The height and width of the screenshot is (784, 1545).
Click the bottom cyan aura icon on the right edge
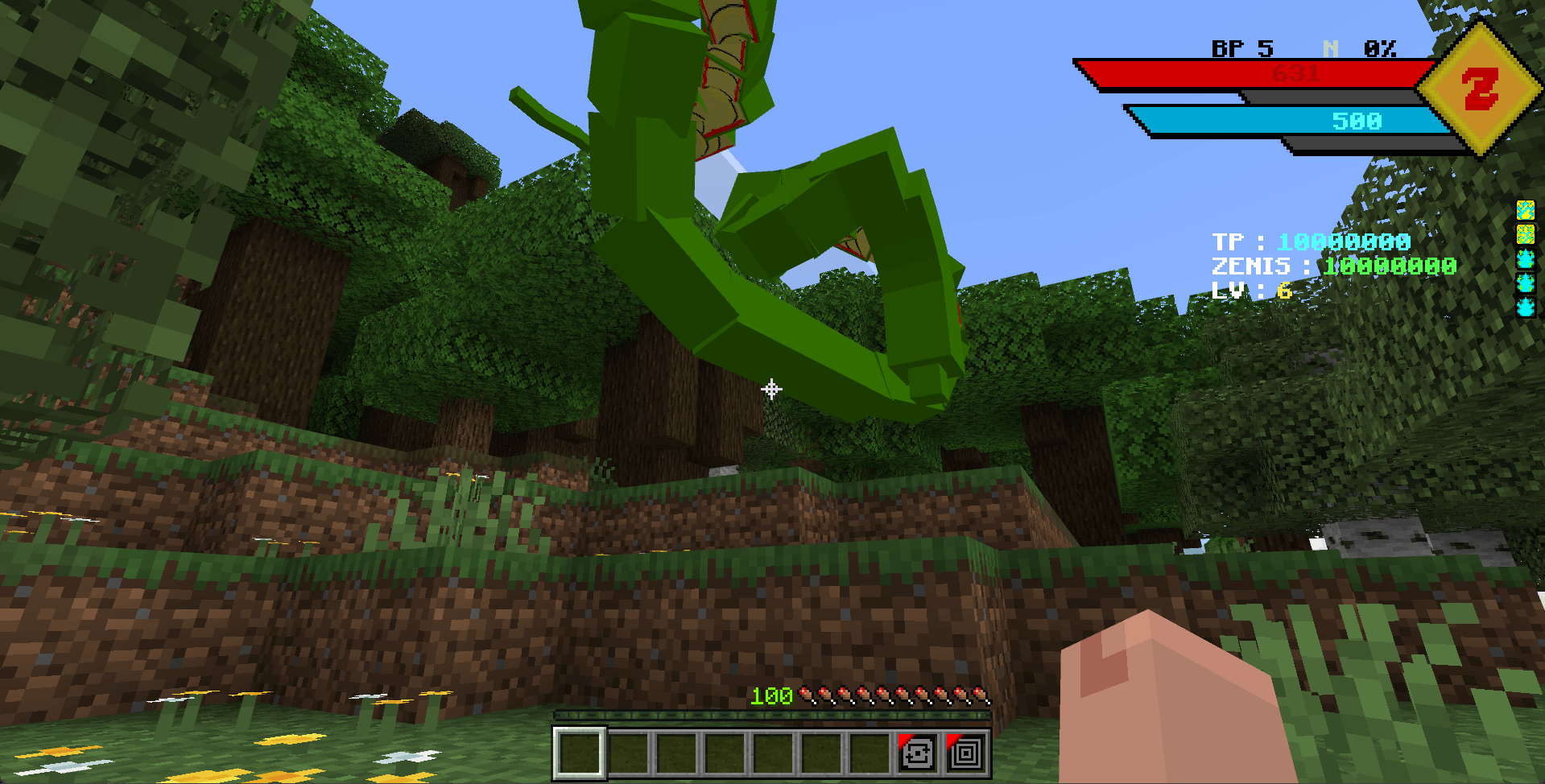point(1526,306)
